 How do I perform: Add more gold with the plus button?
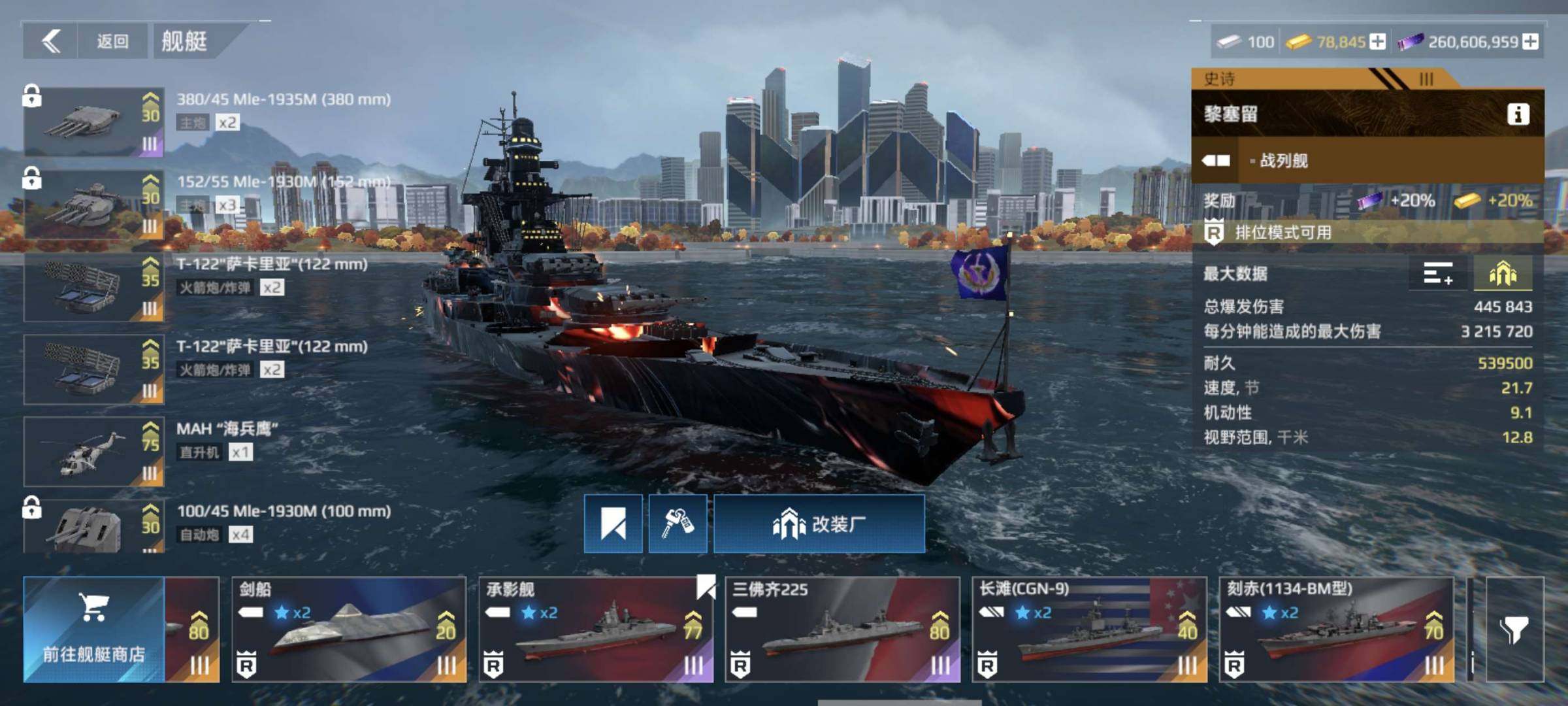[1377, 42]
